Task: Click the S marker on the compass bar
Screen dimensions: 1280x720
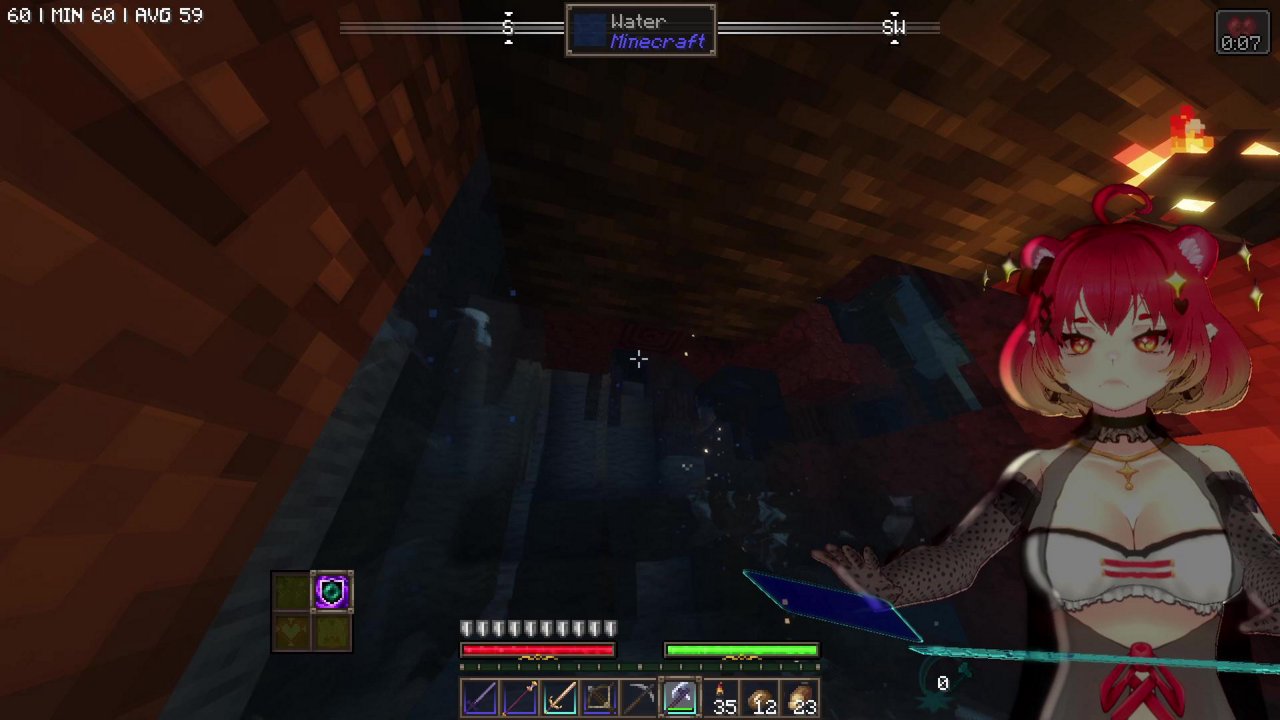Action: click(x=508, y=28)
